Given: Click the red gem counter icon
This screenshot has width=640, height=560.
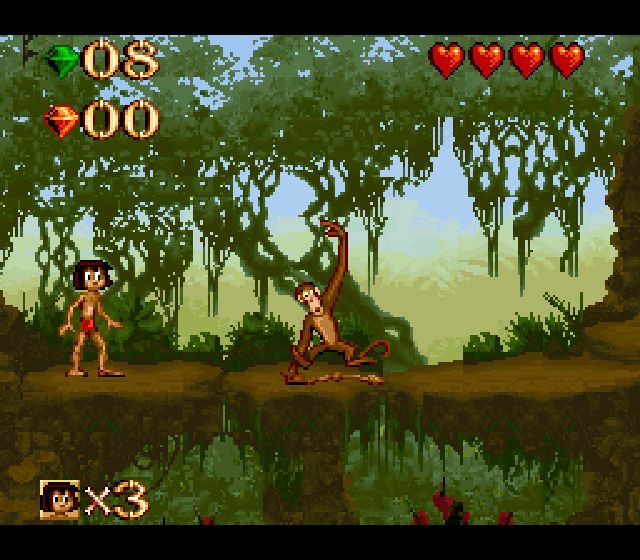Looking at the screenshot, I should point(62,121).
